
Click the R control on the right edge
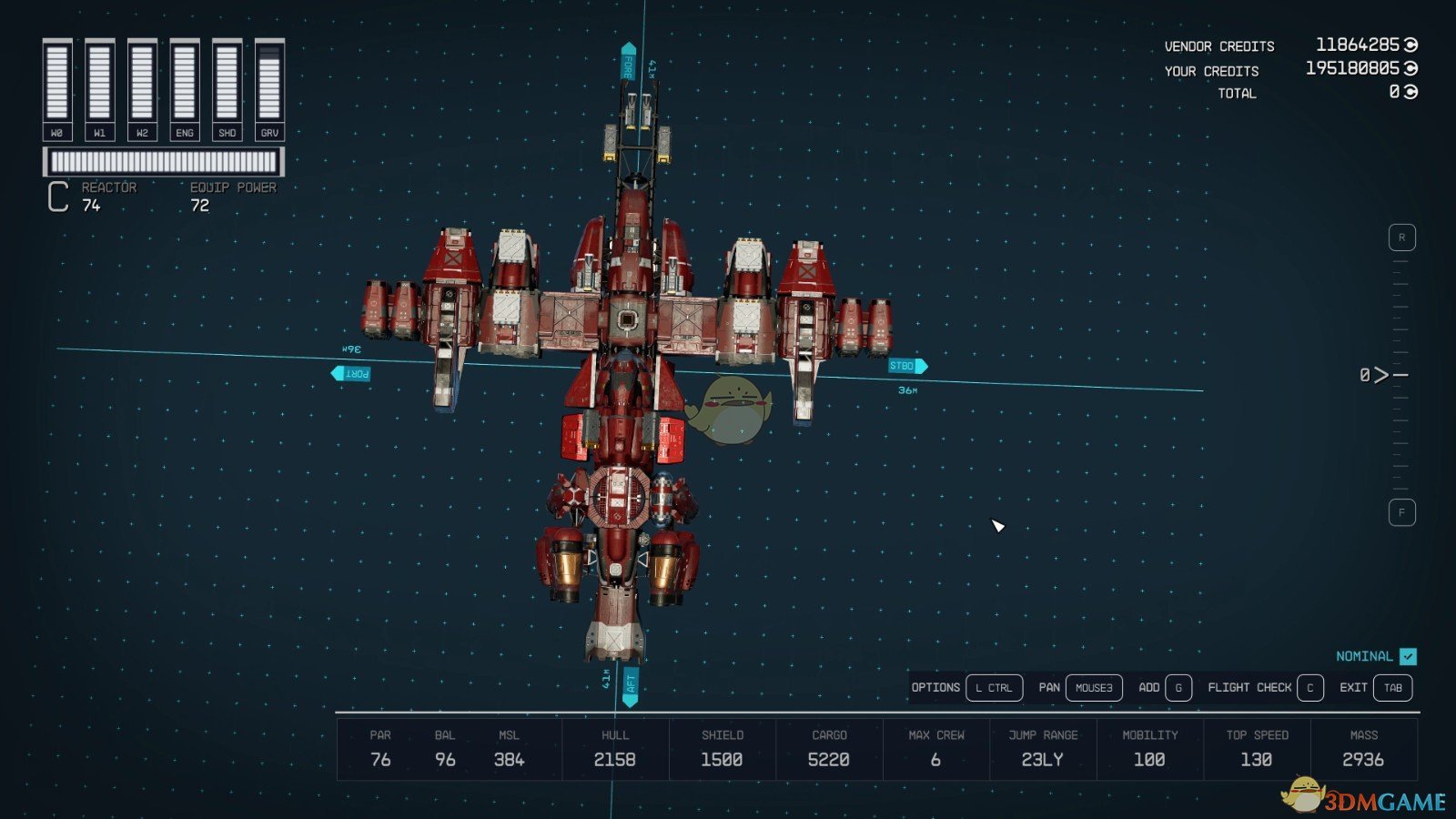pos(1400,235)
